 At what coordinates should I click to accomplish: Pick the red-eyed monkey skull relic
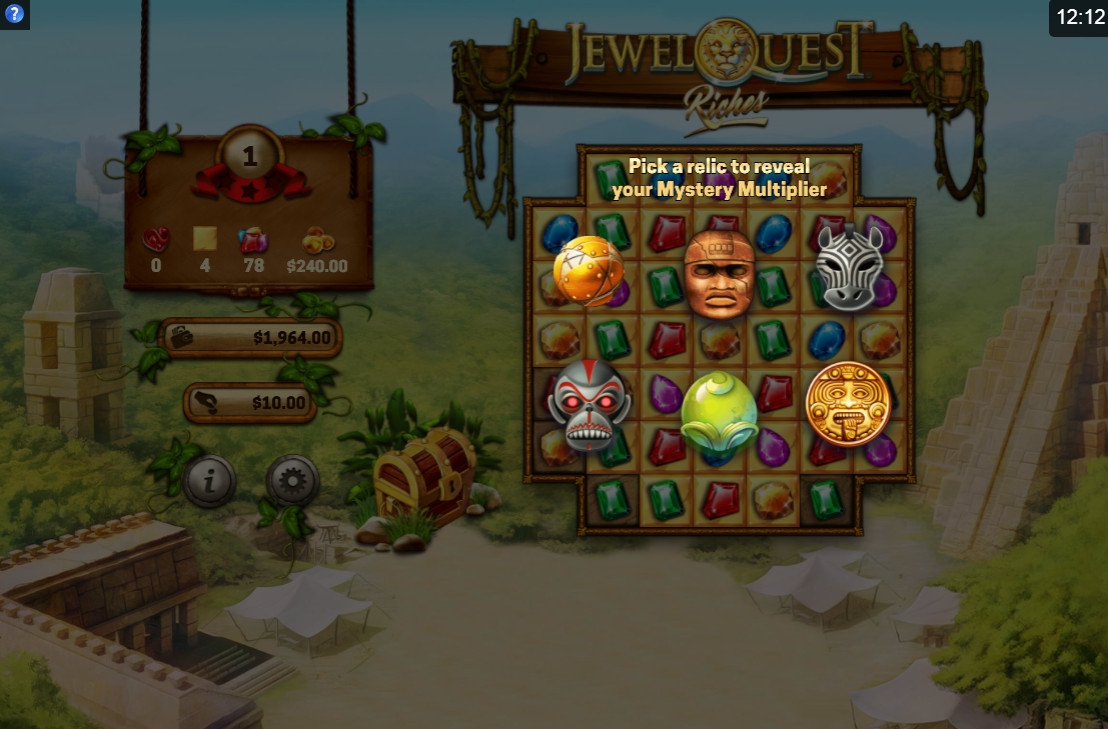point(589,404)
